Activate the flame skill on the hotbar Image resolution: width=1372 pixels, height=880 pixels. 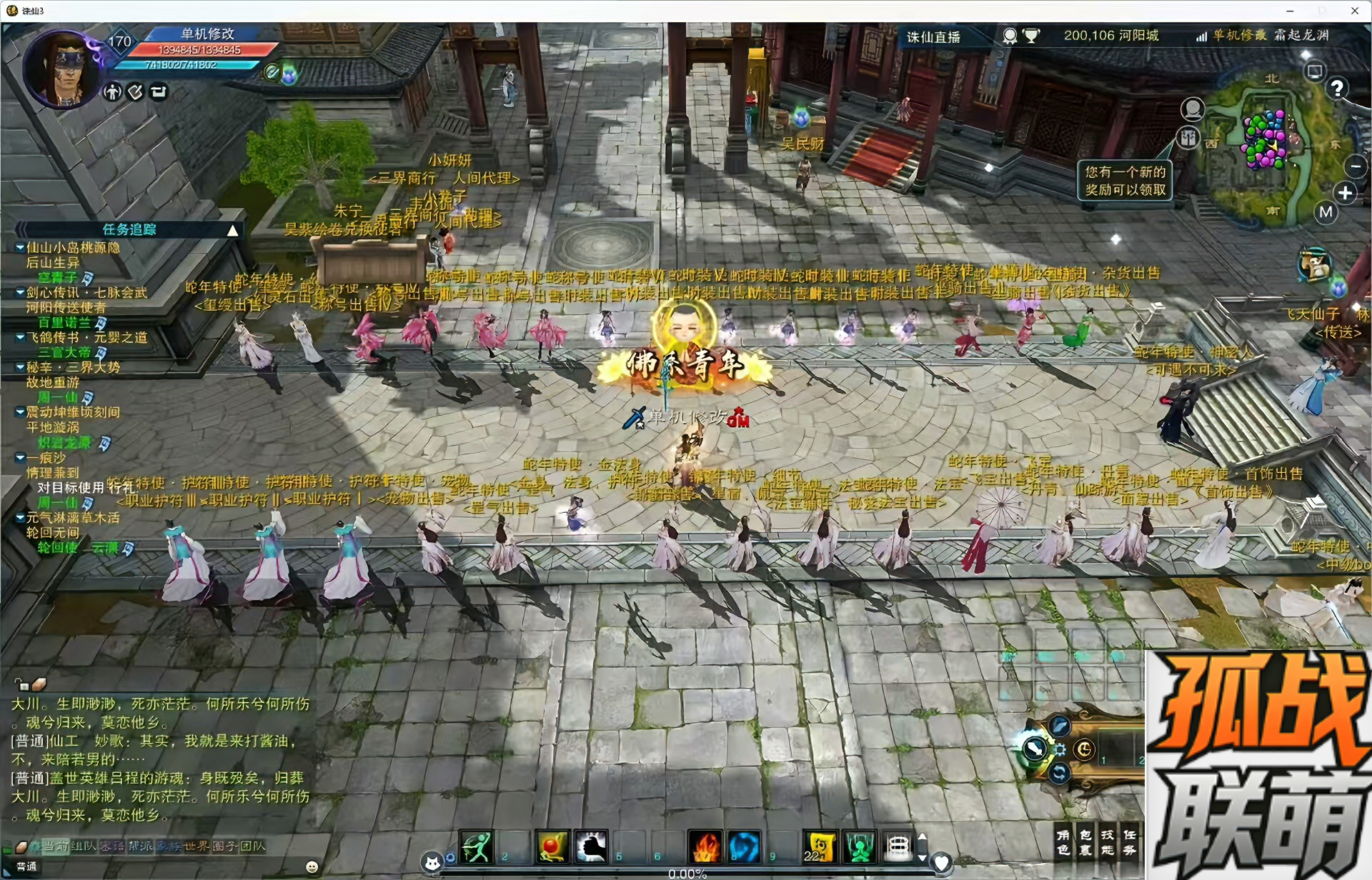click(705, 847)
